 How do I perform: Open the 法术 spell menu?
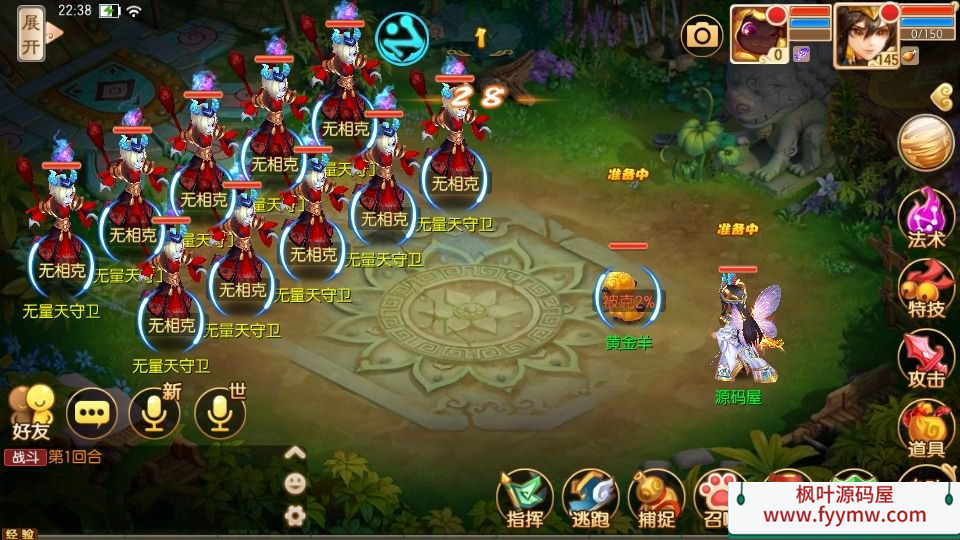[x=925, y=218]
